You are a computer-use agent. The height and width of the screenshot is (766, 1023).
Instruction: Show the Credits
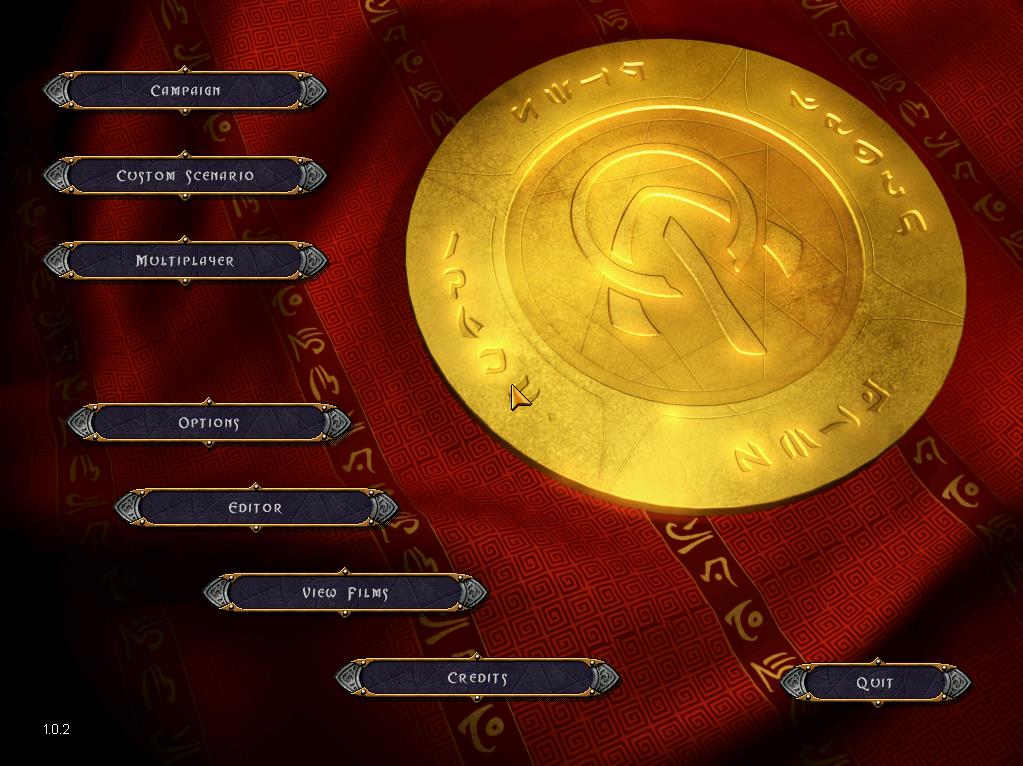pos(477,678)
